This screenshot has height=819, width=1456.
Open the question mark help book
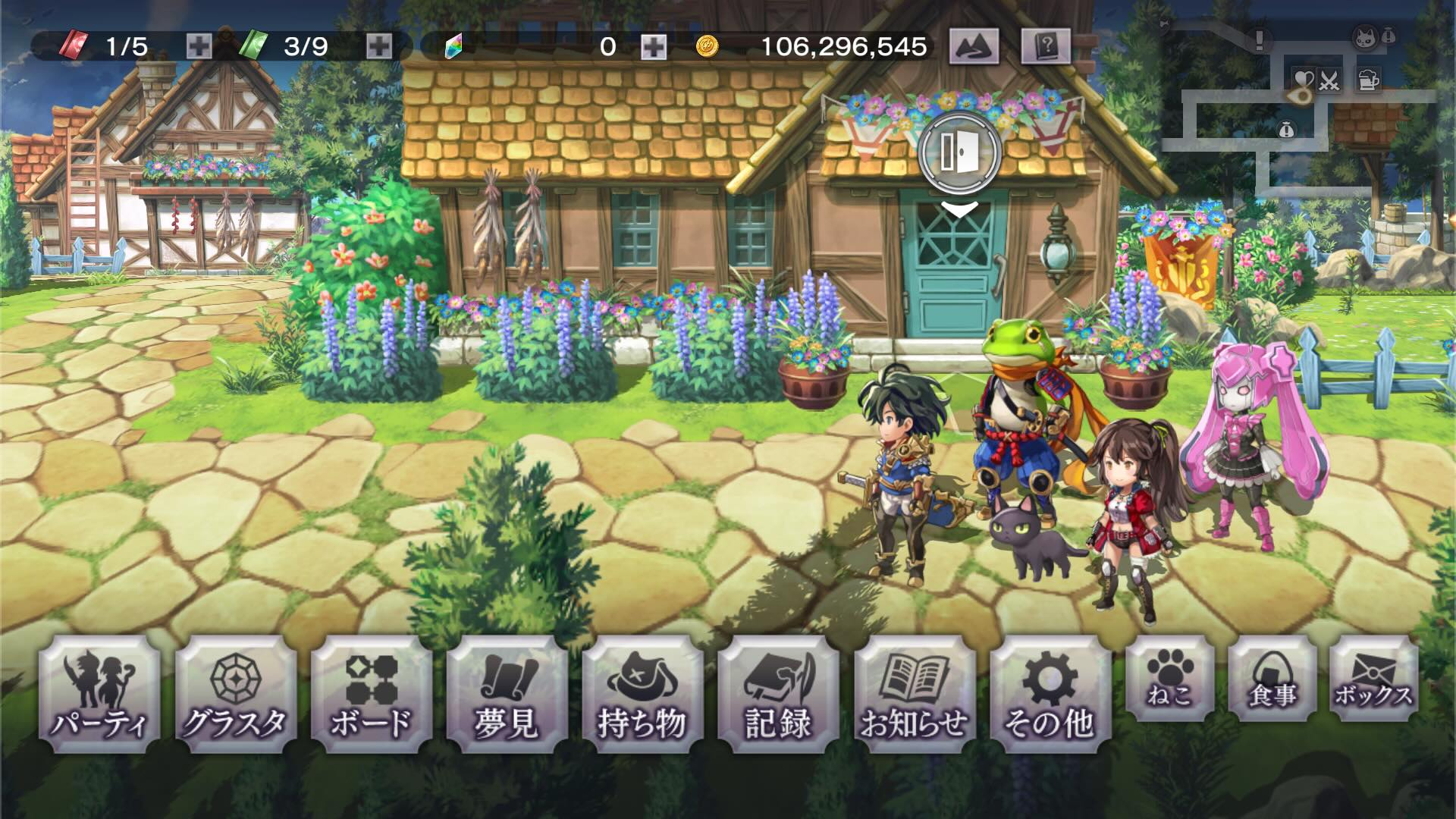point(1046,47)
